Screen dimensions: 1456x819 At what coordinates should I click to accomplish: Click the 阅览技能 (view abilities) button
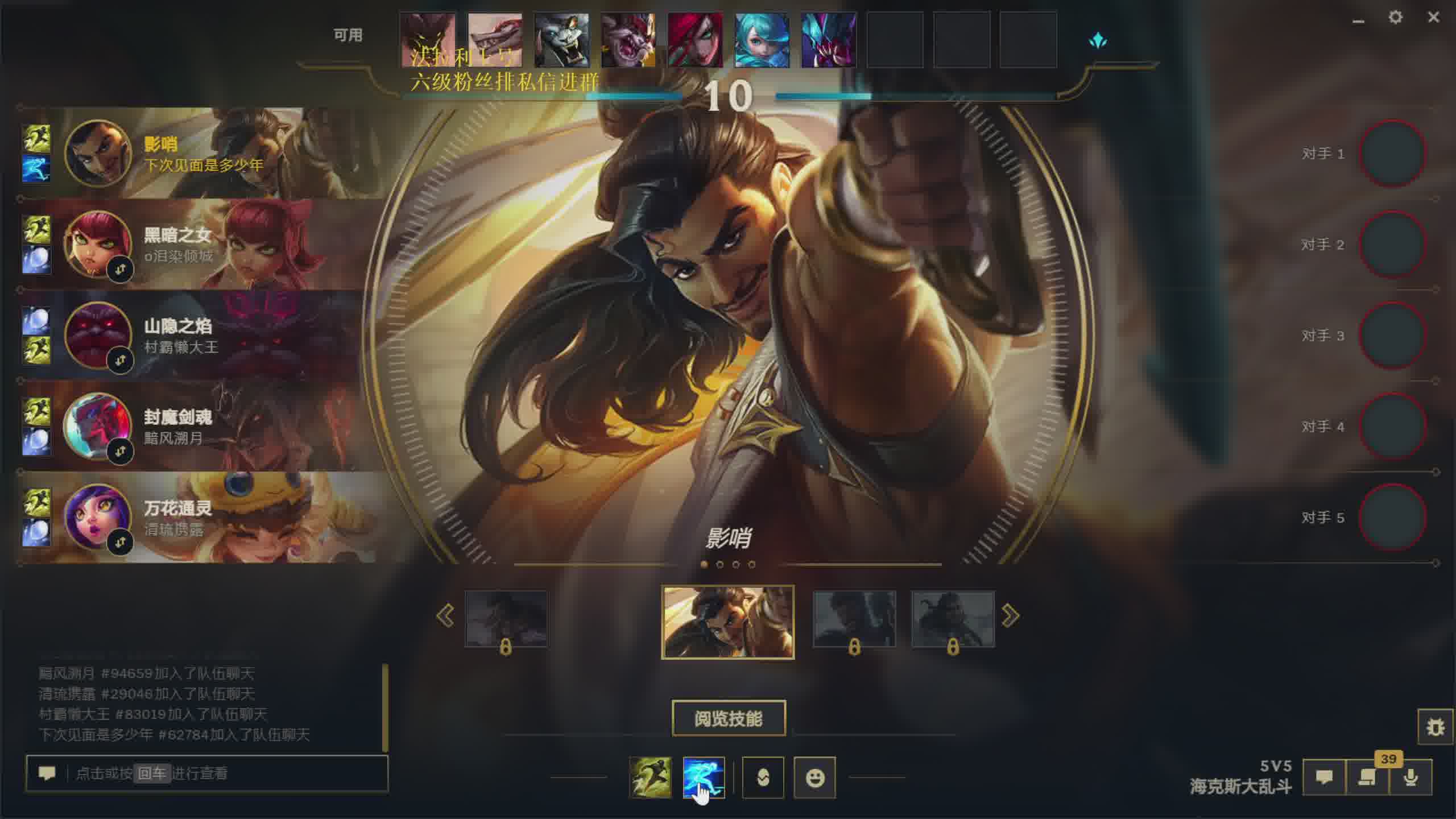(729, 718)
